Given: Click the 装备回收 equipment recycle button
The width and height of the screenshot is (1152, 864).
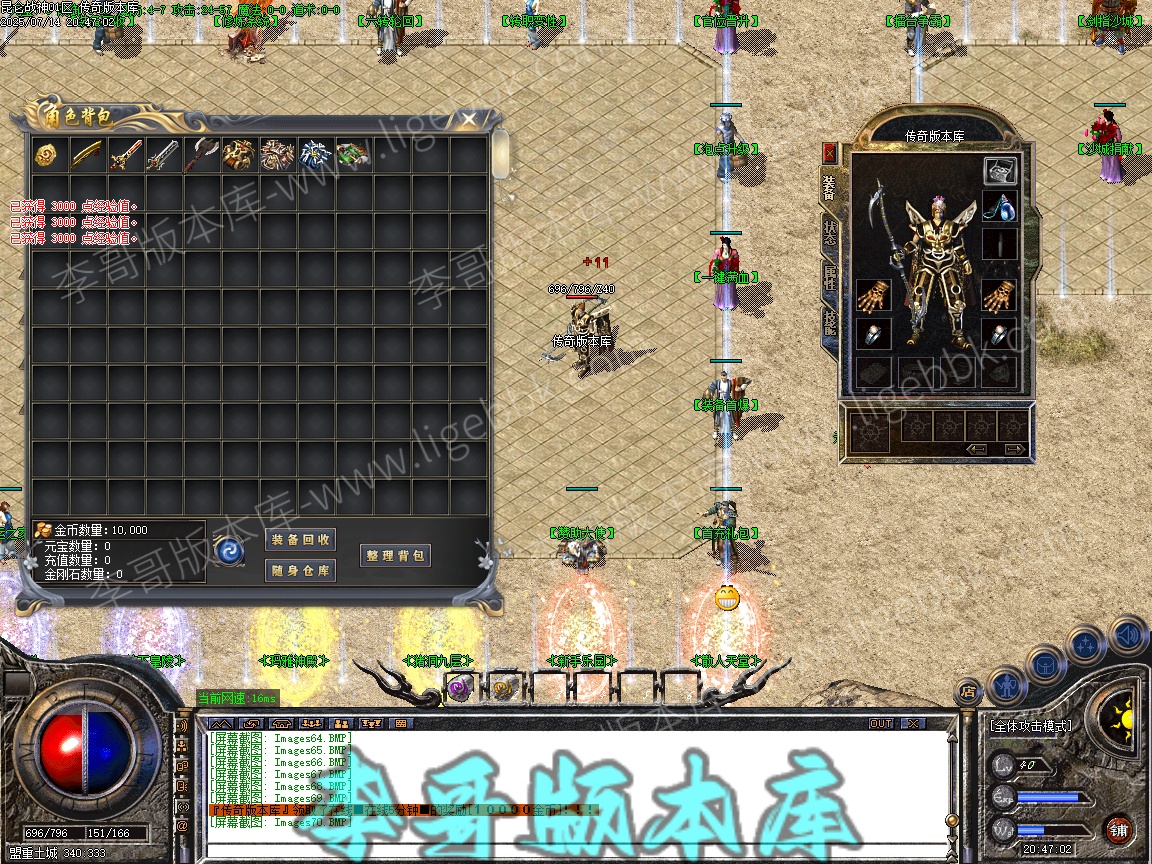Looking at the screenshot, I should coord(301,540).
